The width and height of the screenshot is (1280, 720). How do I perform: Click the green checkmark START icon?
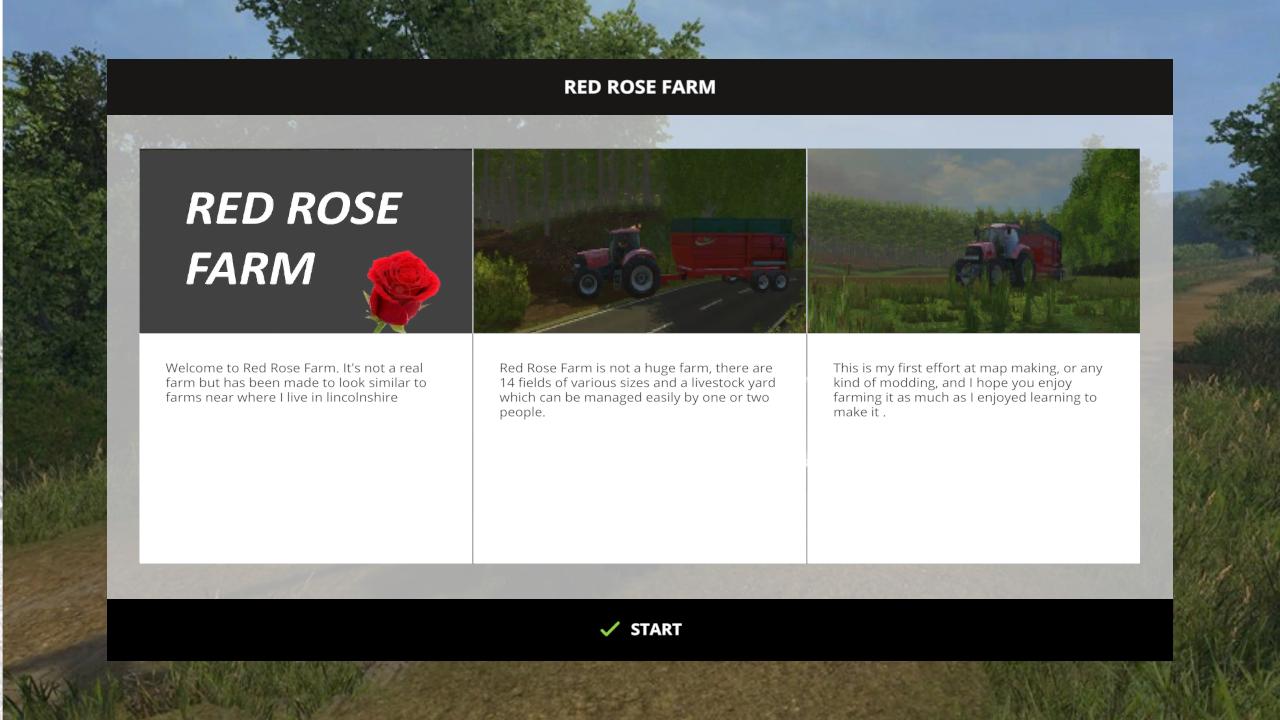[608, 629]
